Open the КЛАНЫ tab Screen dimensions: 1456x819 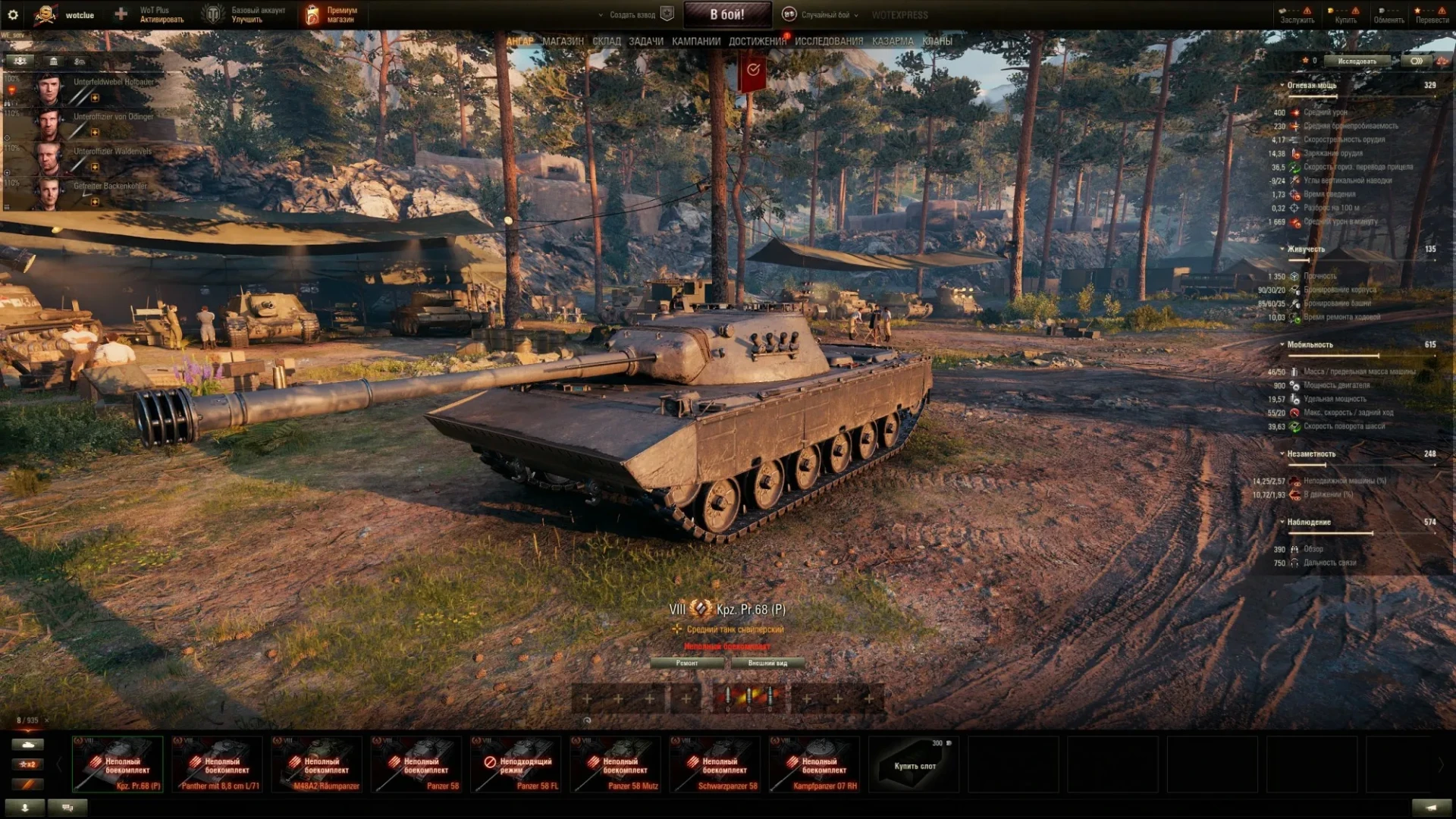[x=937, y=41]
